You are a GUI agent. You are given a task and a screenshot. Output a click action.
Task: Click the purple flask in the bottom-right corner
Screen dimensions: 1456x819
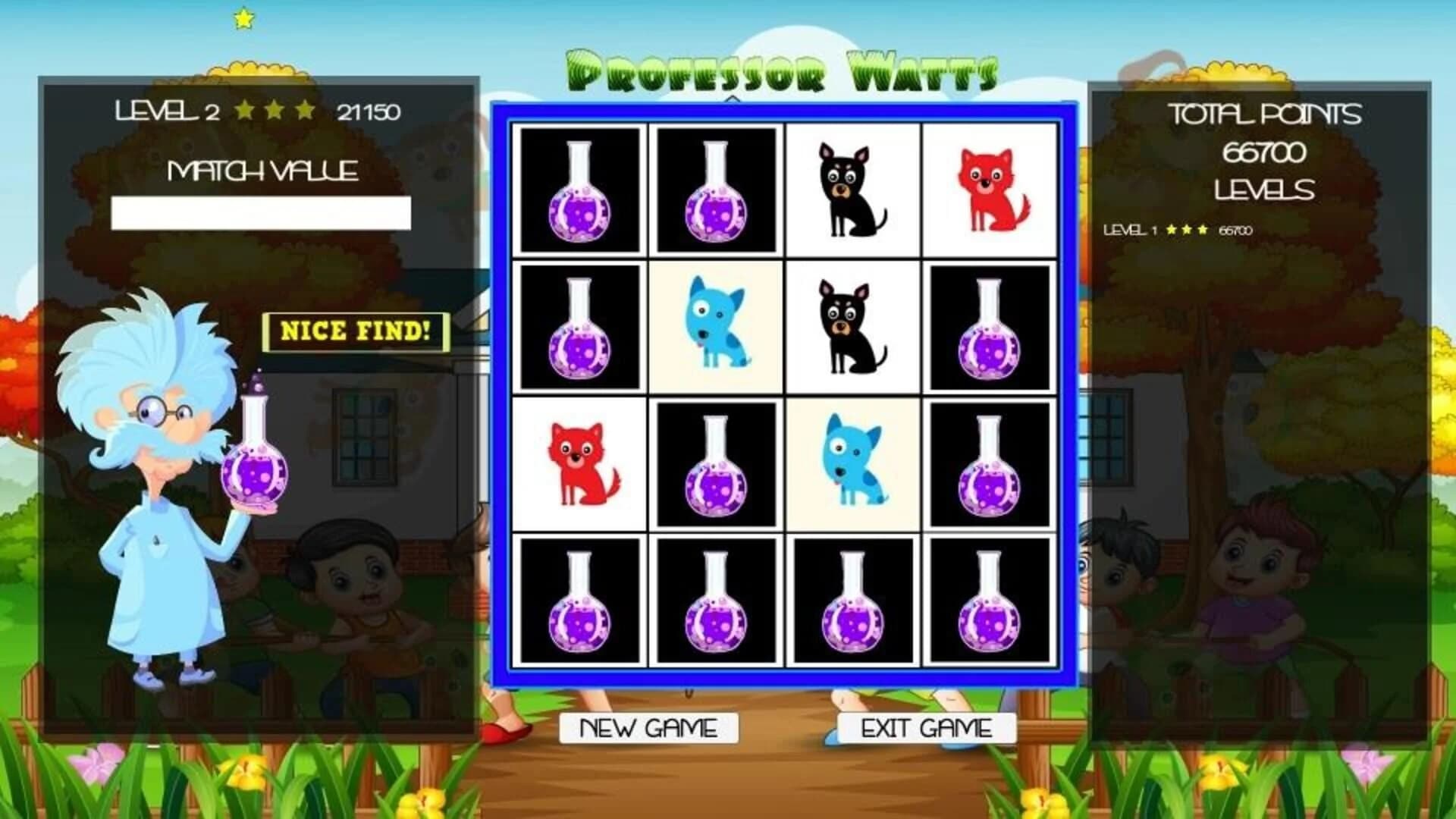click(990, 601)
